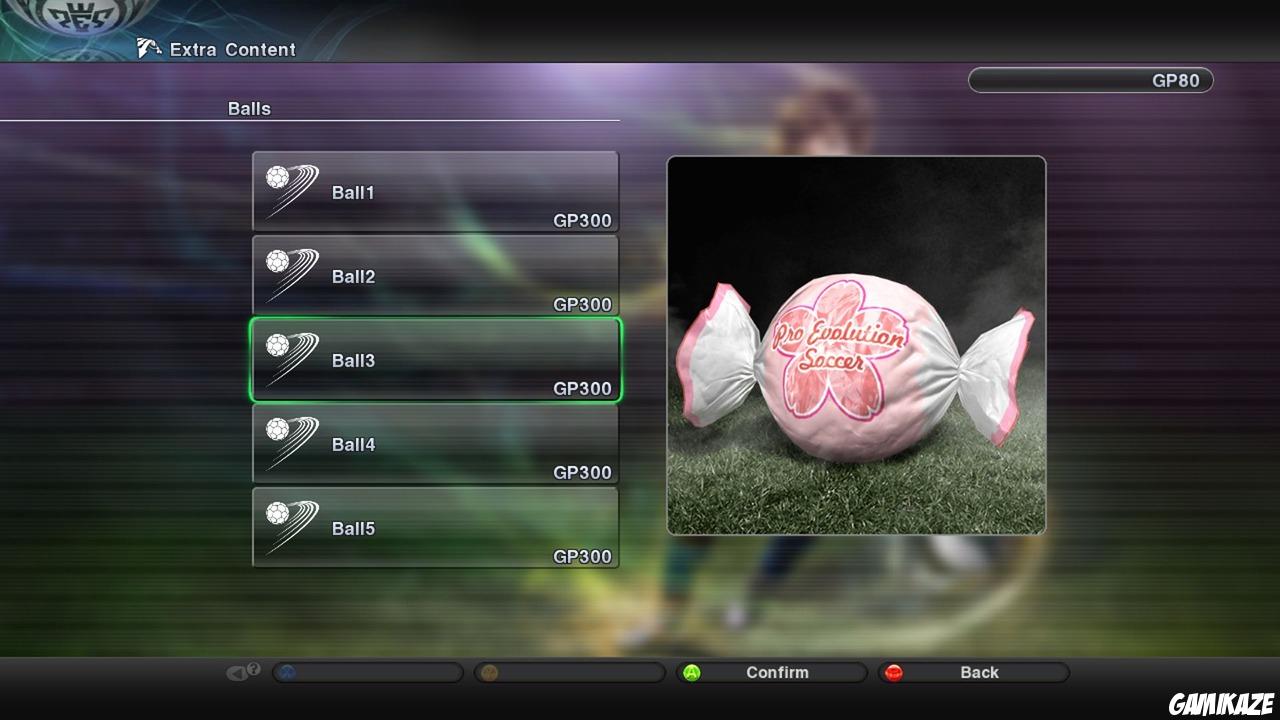This screenshot has height=720, width=1280.
Task: Click the yellow controller button prompt
Action: [490, 672]
